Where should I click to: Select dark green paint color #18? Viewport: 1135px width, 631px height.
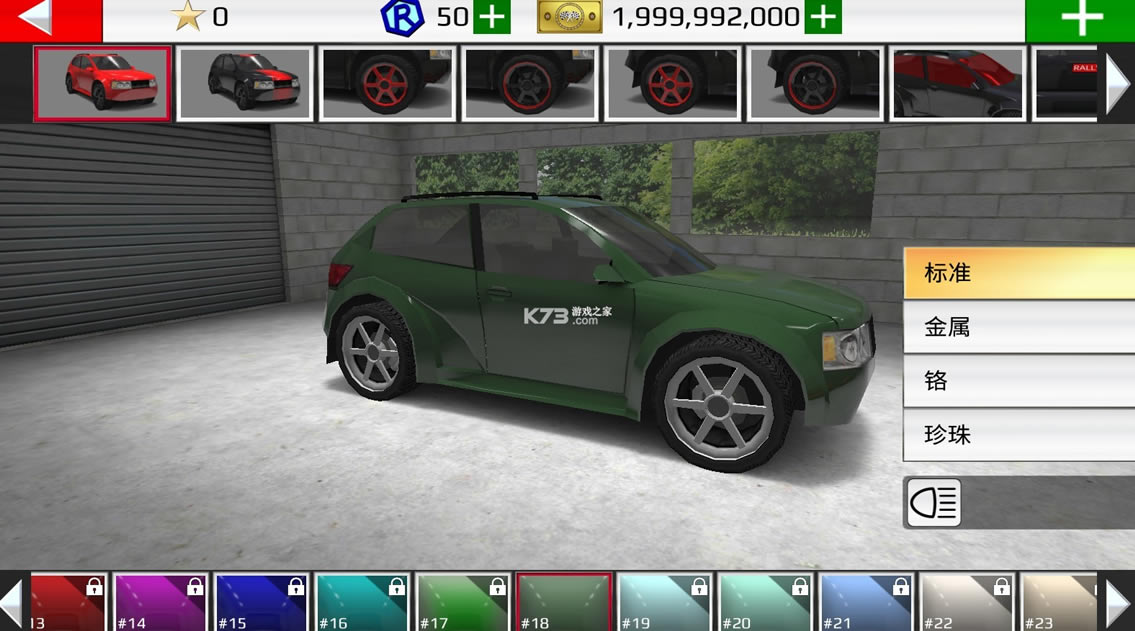click(x=564, y=602)
